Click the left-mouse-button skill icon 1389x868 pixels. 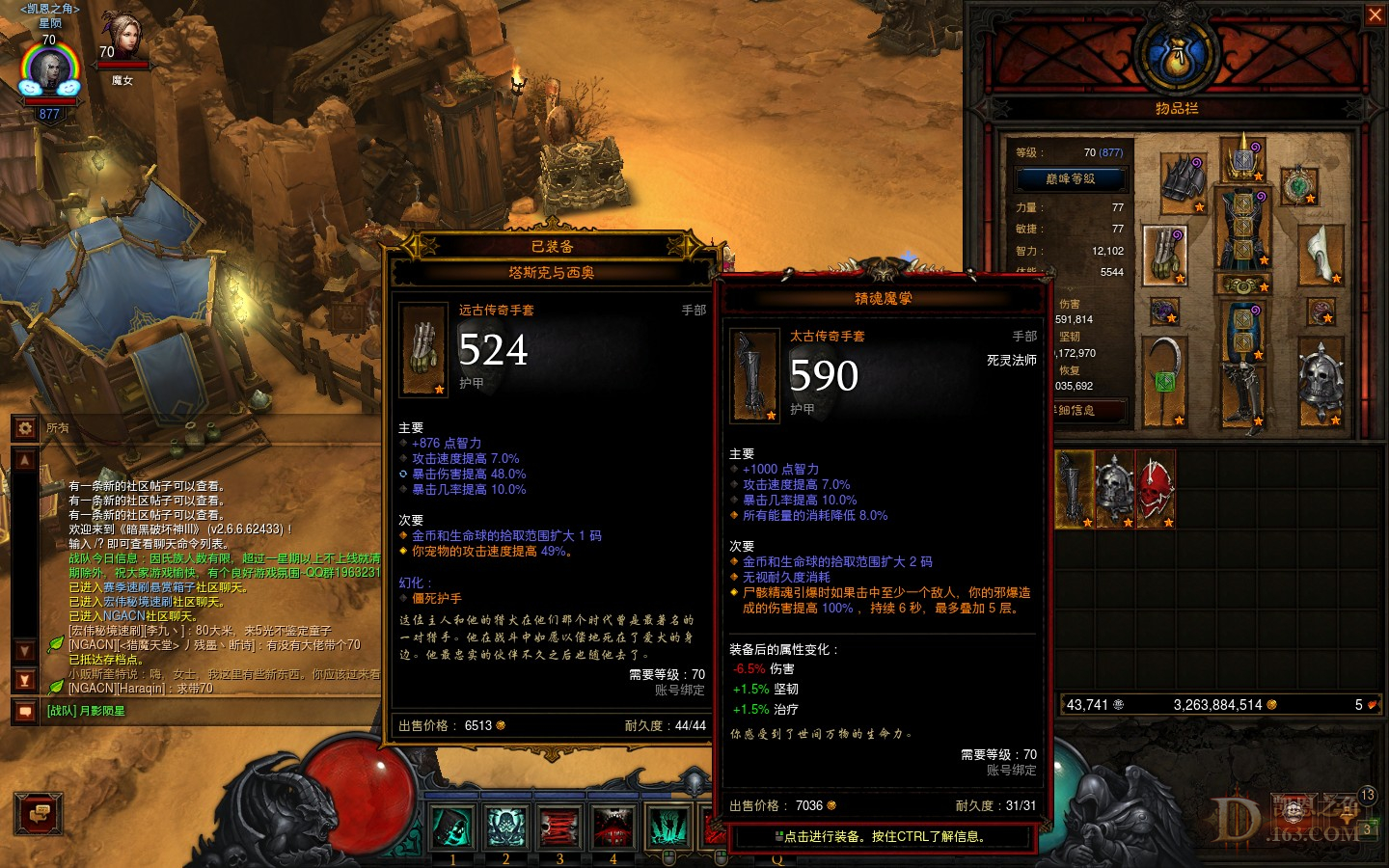[667, 827]
